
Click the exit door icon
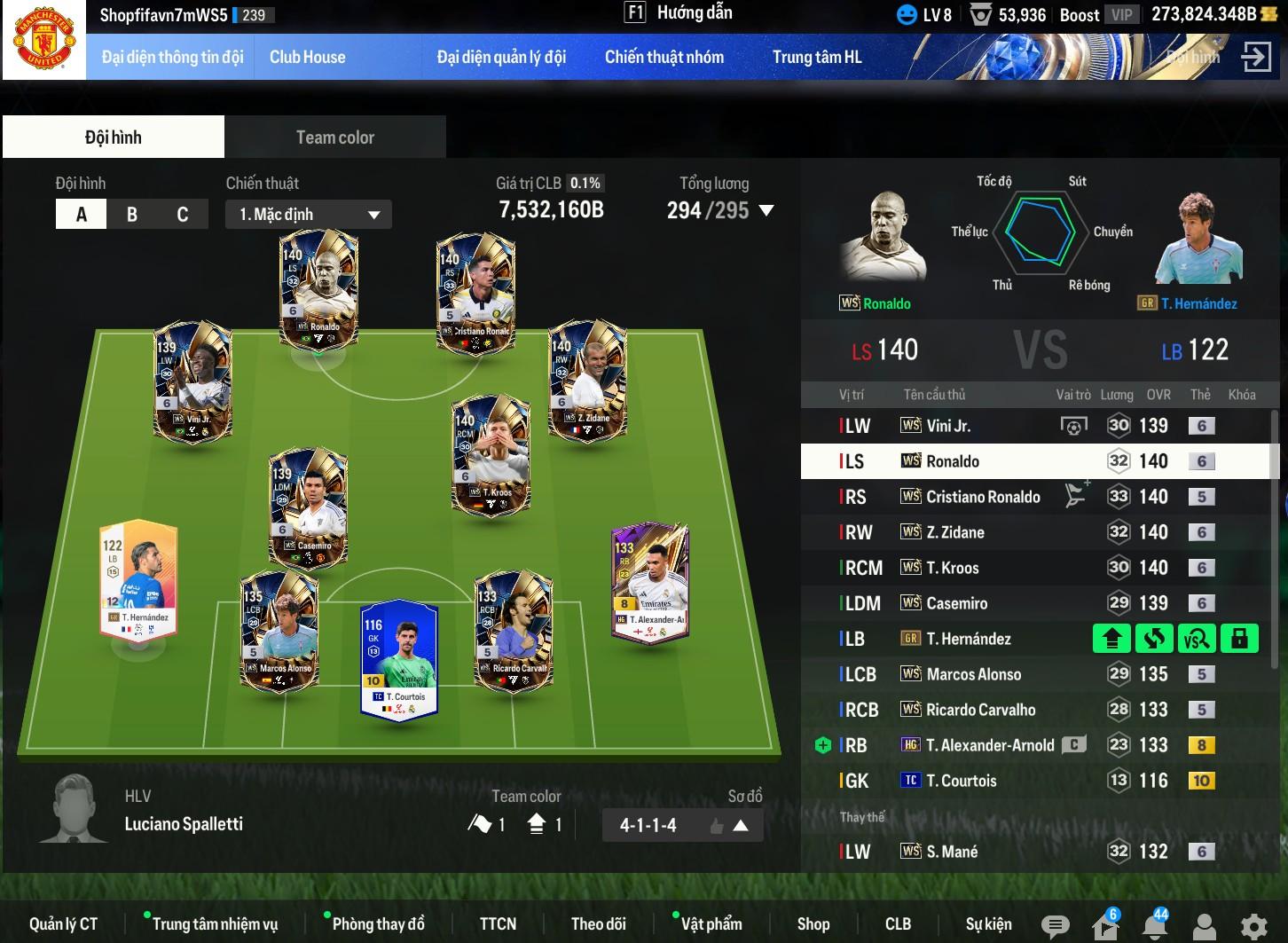click(x=1255, y=57)
